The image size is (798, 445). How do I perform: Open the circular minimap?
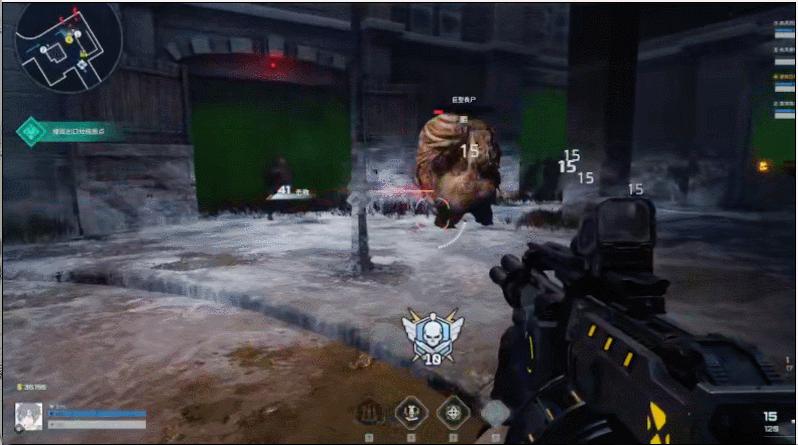[x=67, y=47]
